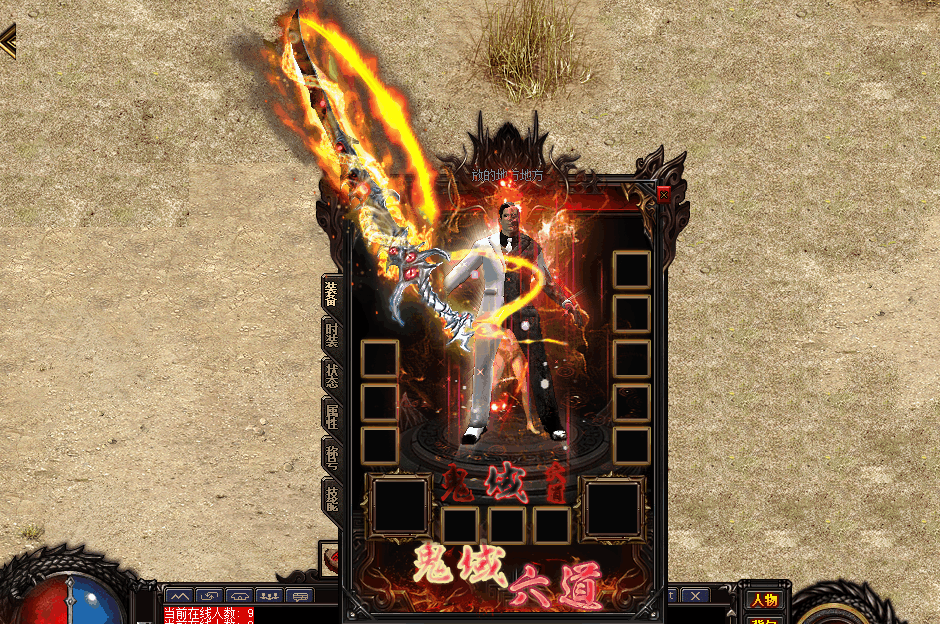Switch to the 装备 equipment tab
The image size is (940, 624).
(x=331, y=294)
